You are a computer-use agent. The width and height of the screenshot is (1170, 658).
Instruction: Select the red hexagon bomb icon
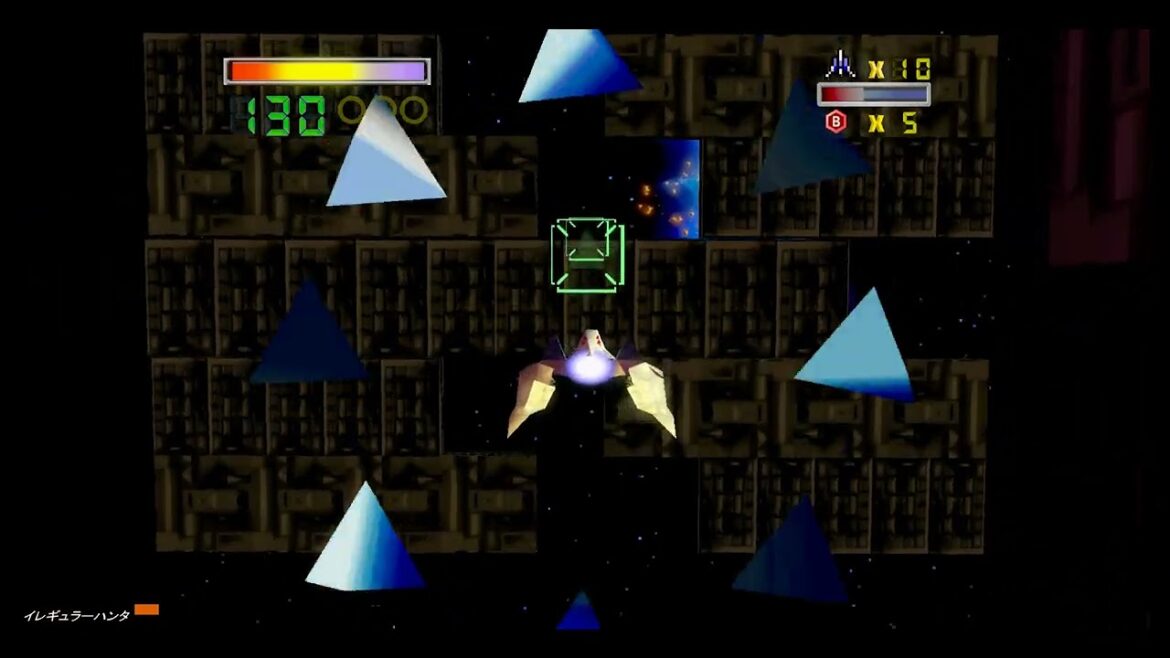click(835, 122)
